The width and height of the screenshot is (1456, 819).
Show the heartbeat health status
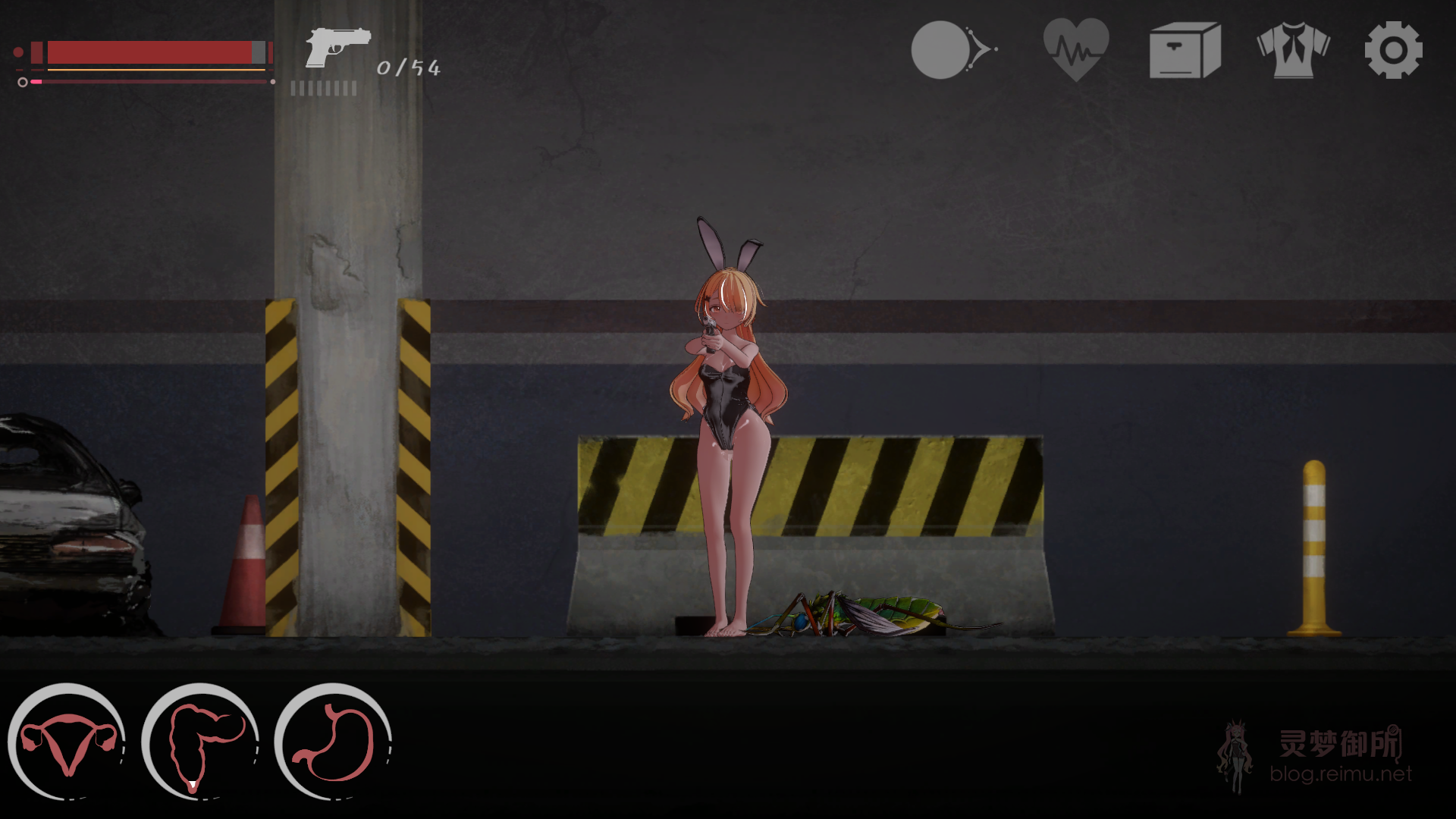(x=1076, y=50)
